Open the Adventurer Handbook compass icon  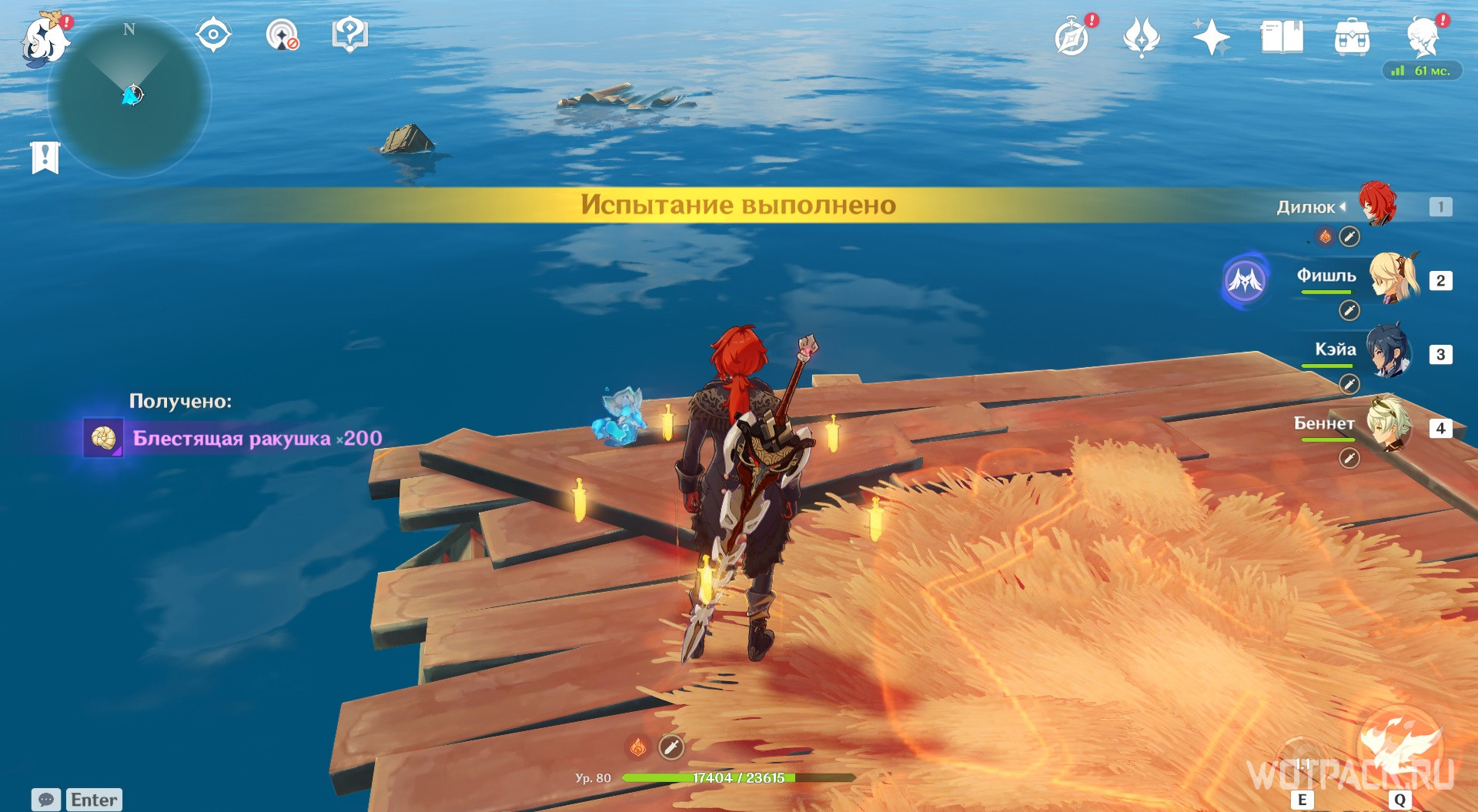1071,35
